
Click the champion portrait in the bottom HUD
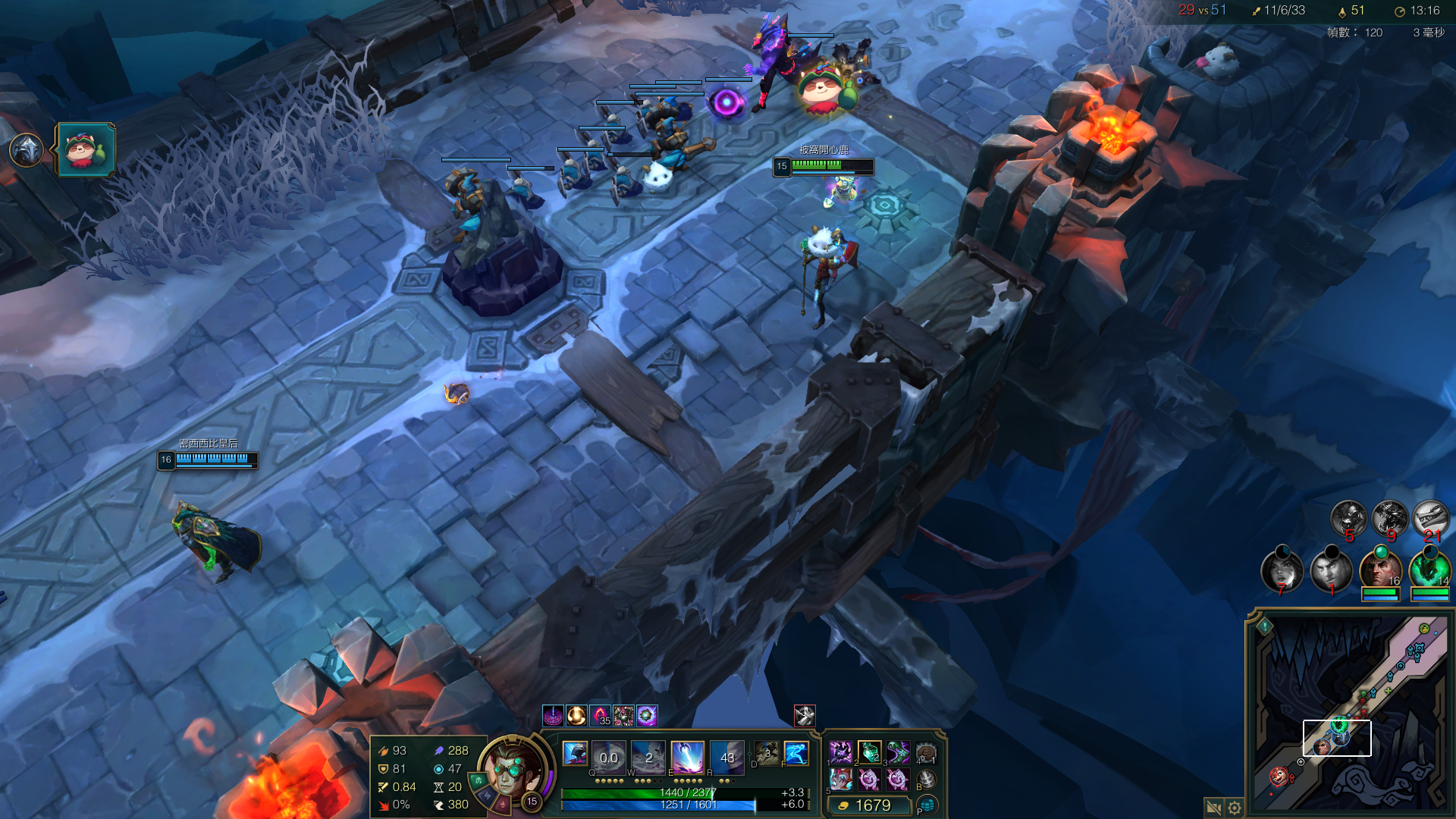[513, 770]
